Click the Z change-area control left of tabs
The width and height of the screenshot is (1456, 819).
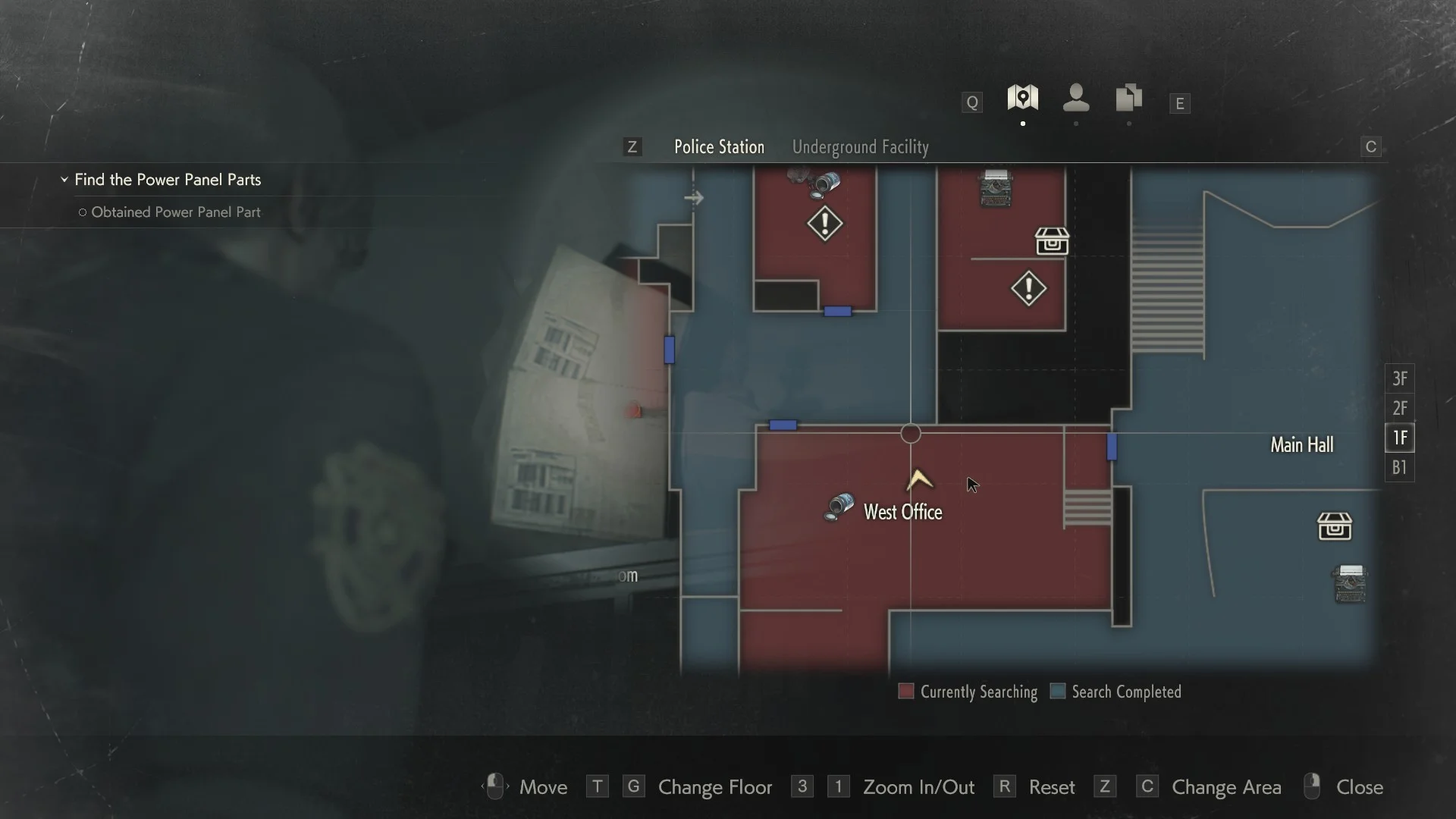point(632,146)
